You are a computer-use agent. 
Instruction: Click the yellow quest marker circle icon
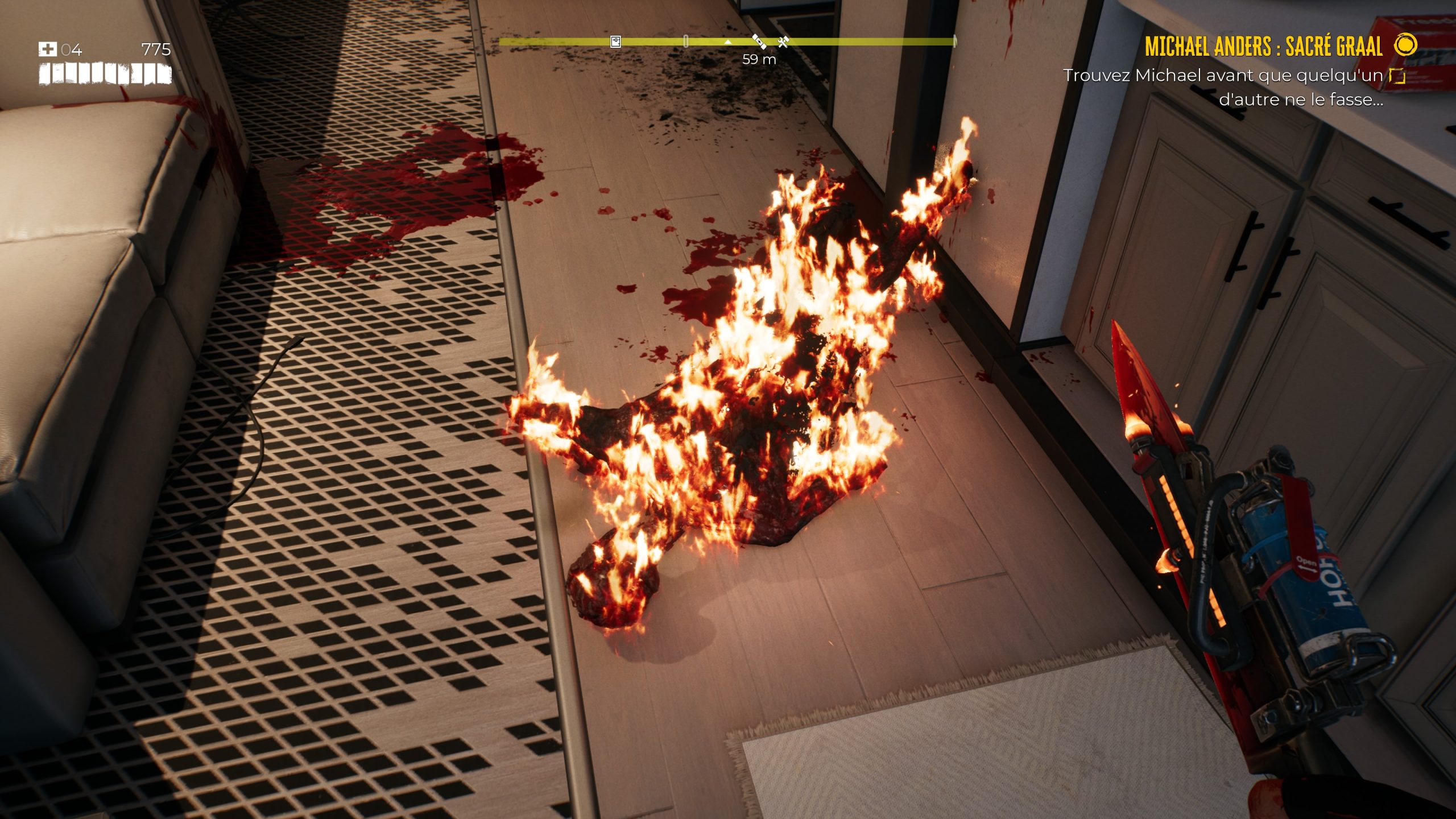1407,44
